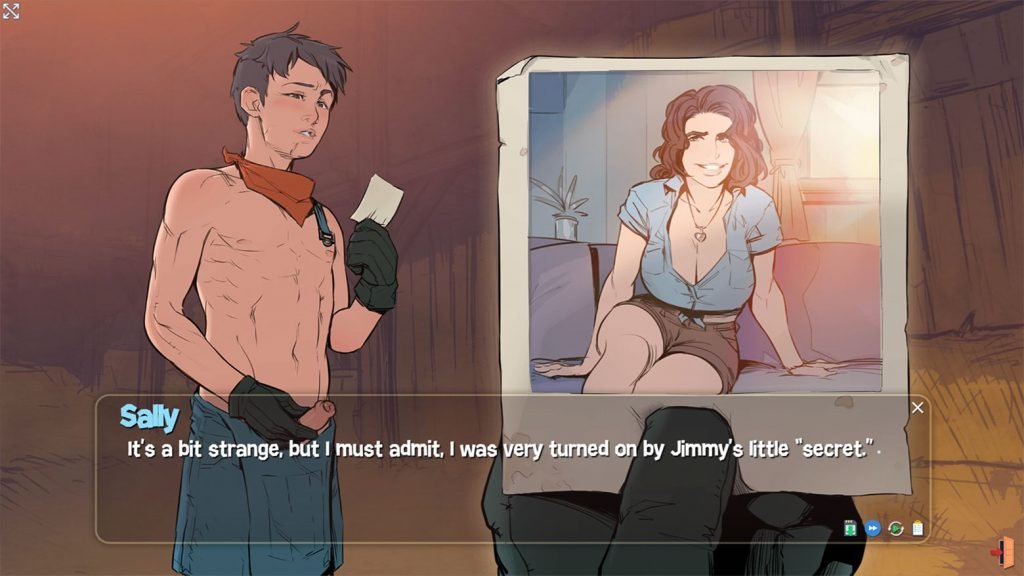The image size is (1024, 576).
Task: Enable auto-play with the green play icon
Action: [895, 528]
